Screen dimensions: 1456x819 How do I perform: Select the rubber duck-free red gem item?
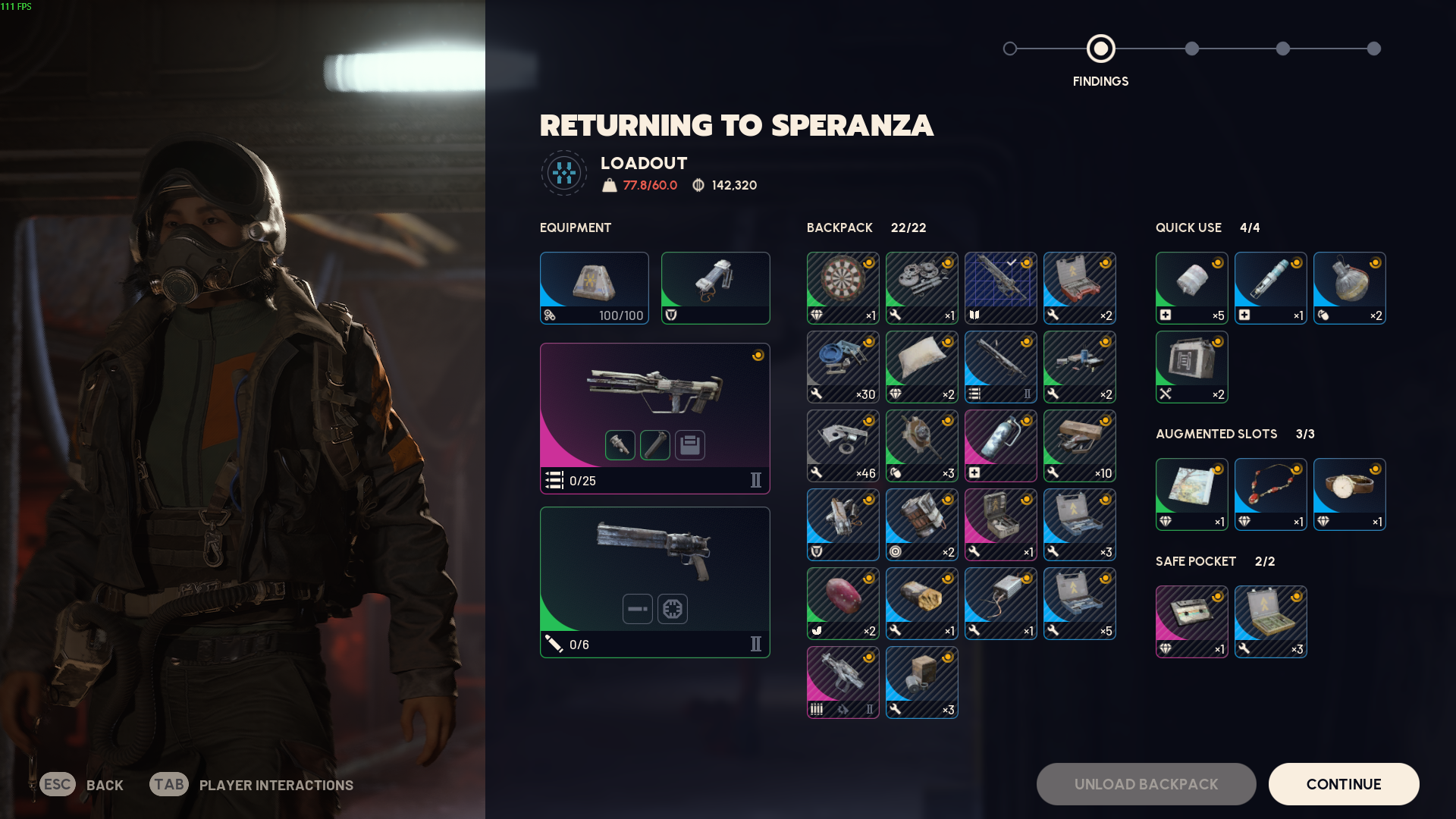843,603
